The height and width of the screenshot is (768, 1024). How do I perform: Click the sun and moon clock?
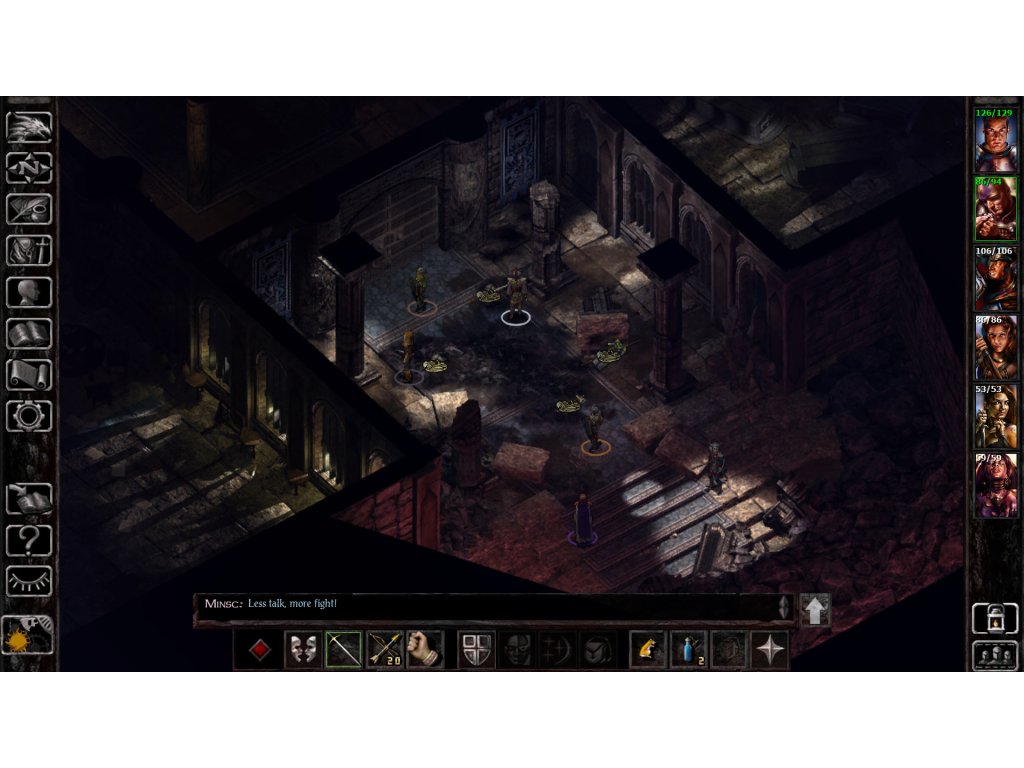(x=28, y=635)
